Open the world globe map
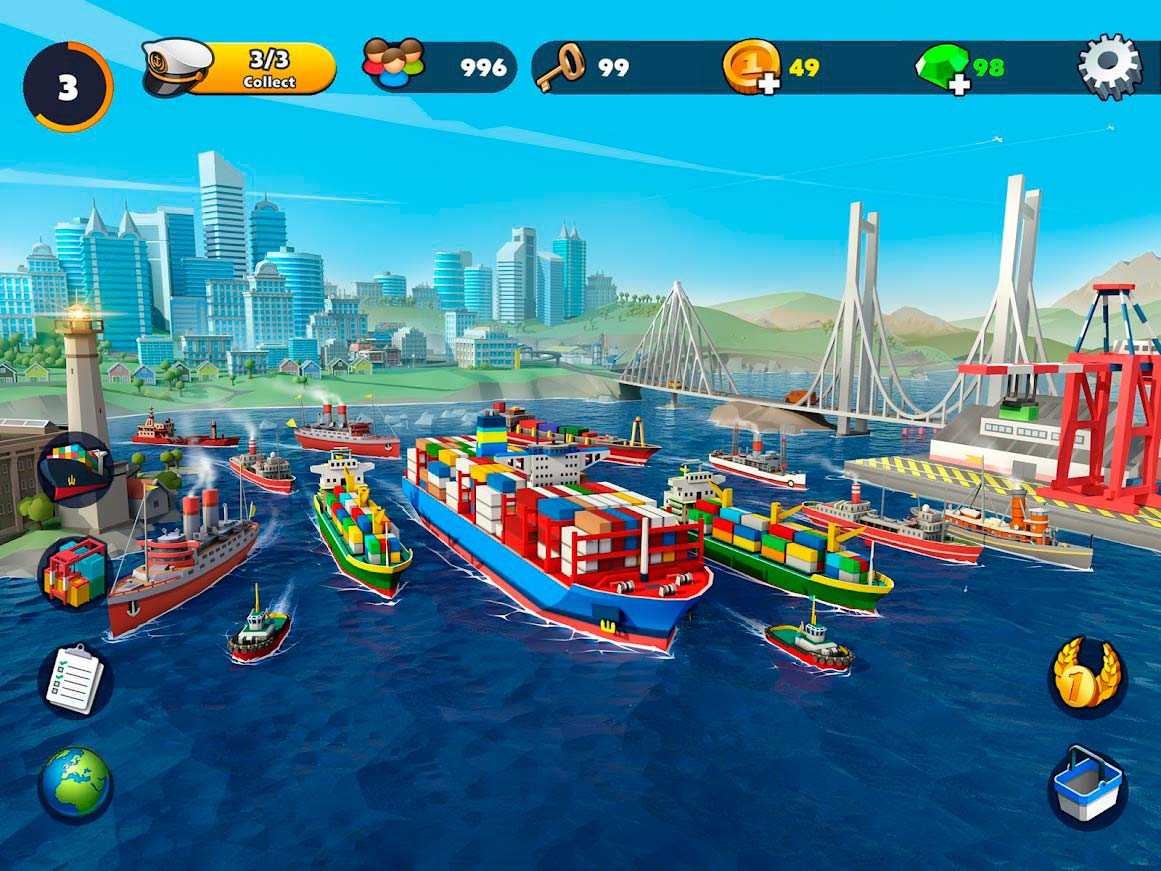 [75, 784]
